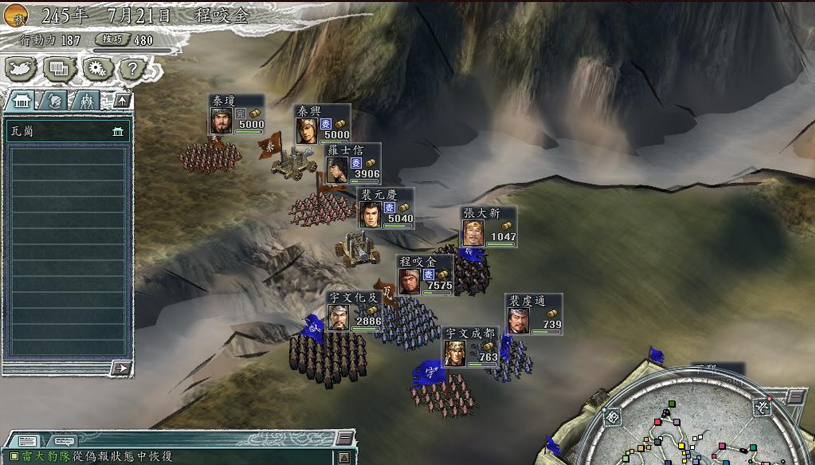Select the 宇文化及 unit nameplate
The height and width of the screenshot is (465, 815).
pyautogui.click(x=354, y=311)
